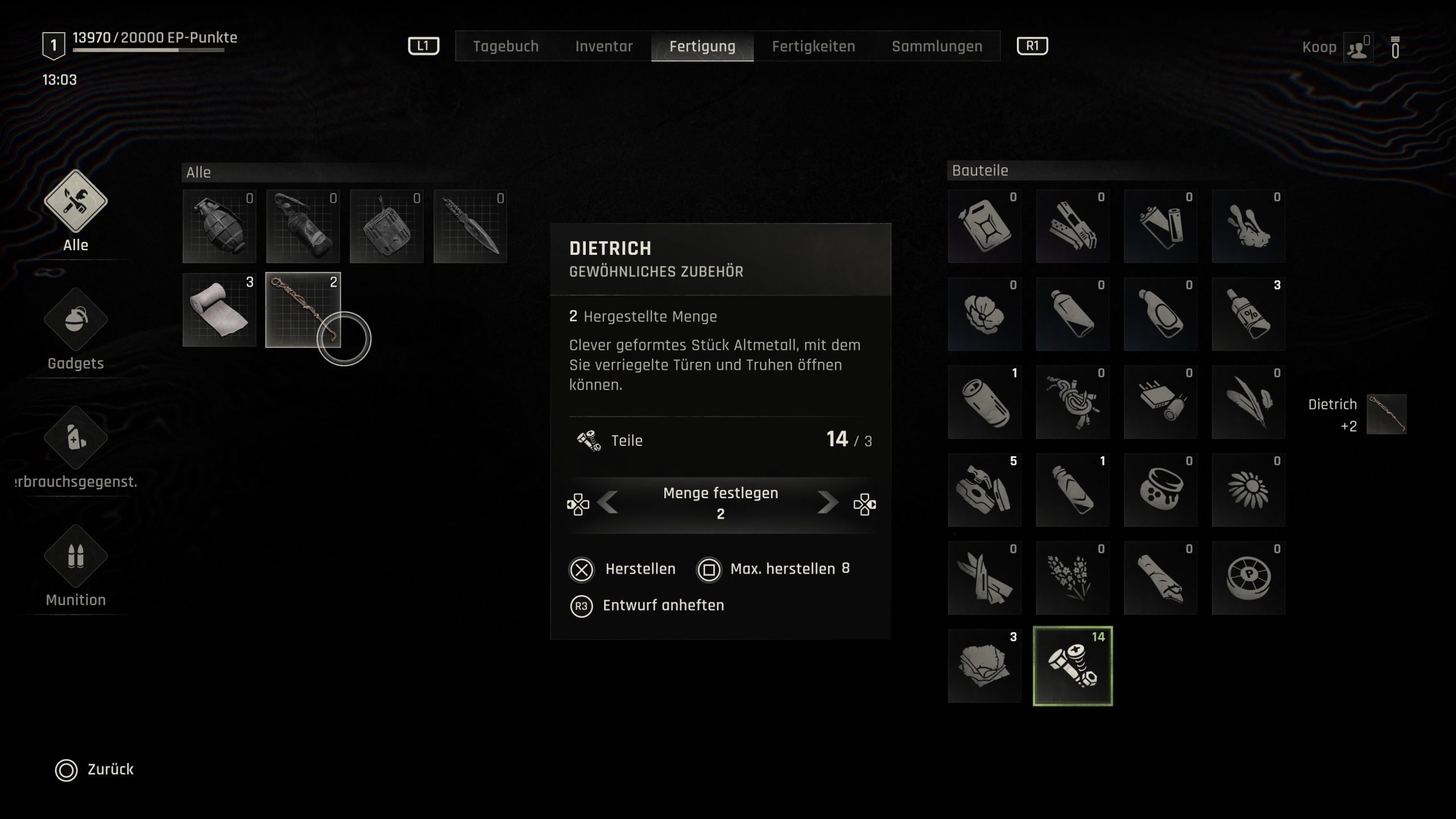Select the highlighted Teile scrap component
1456x819 pixels.
pos(1072,666)
